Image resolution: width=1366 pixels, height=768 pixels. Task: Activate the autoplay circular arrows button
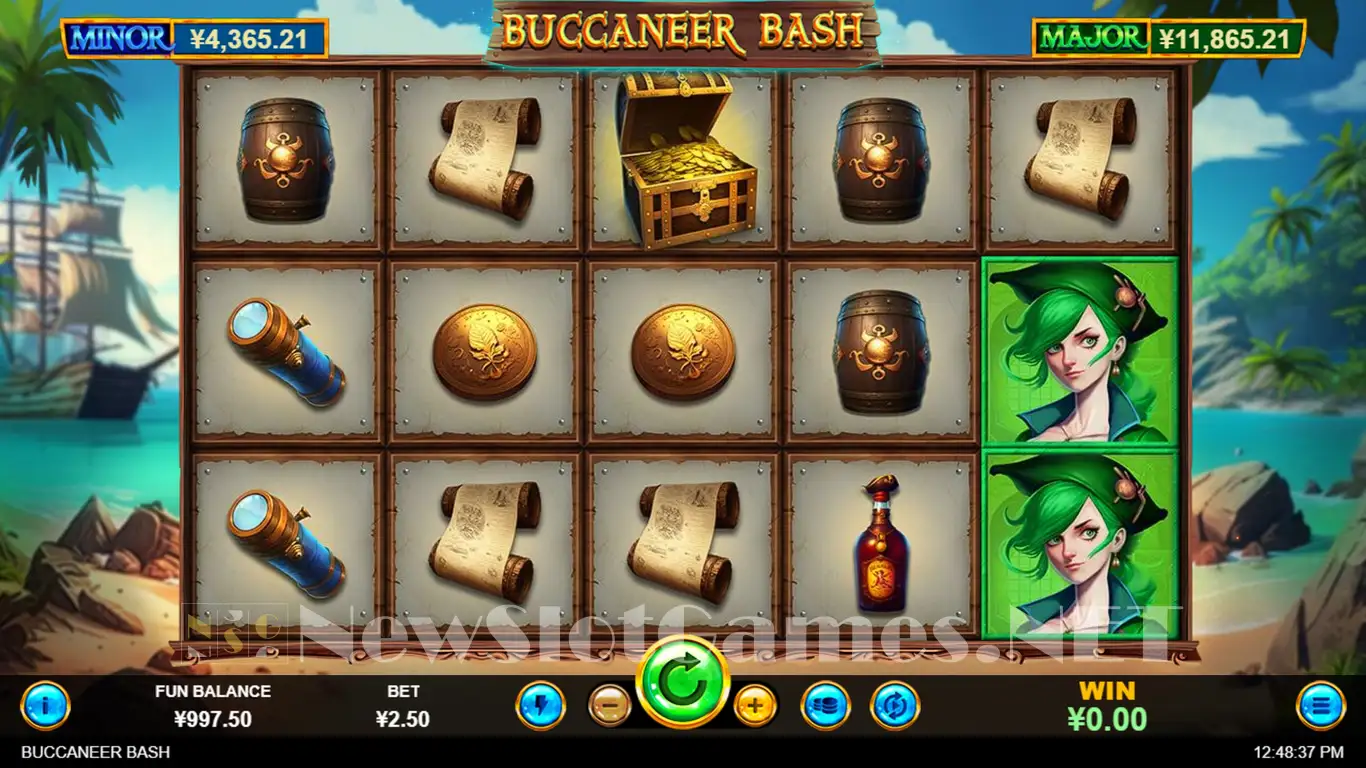pyautogui.click(x=894, y=706)
